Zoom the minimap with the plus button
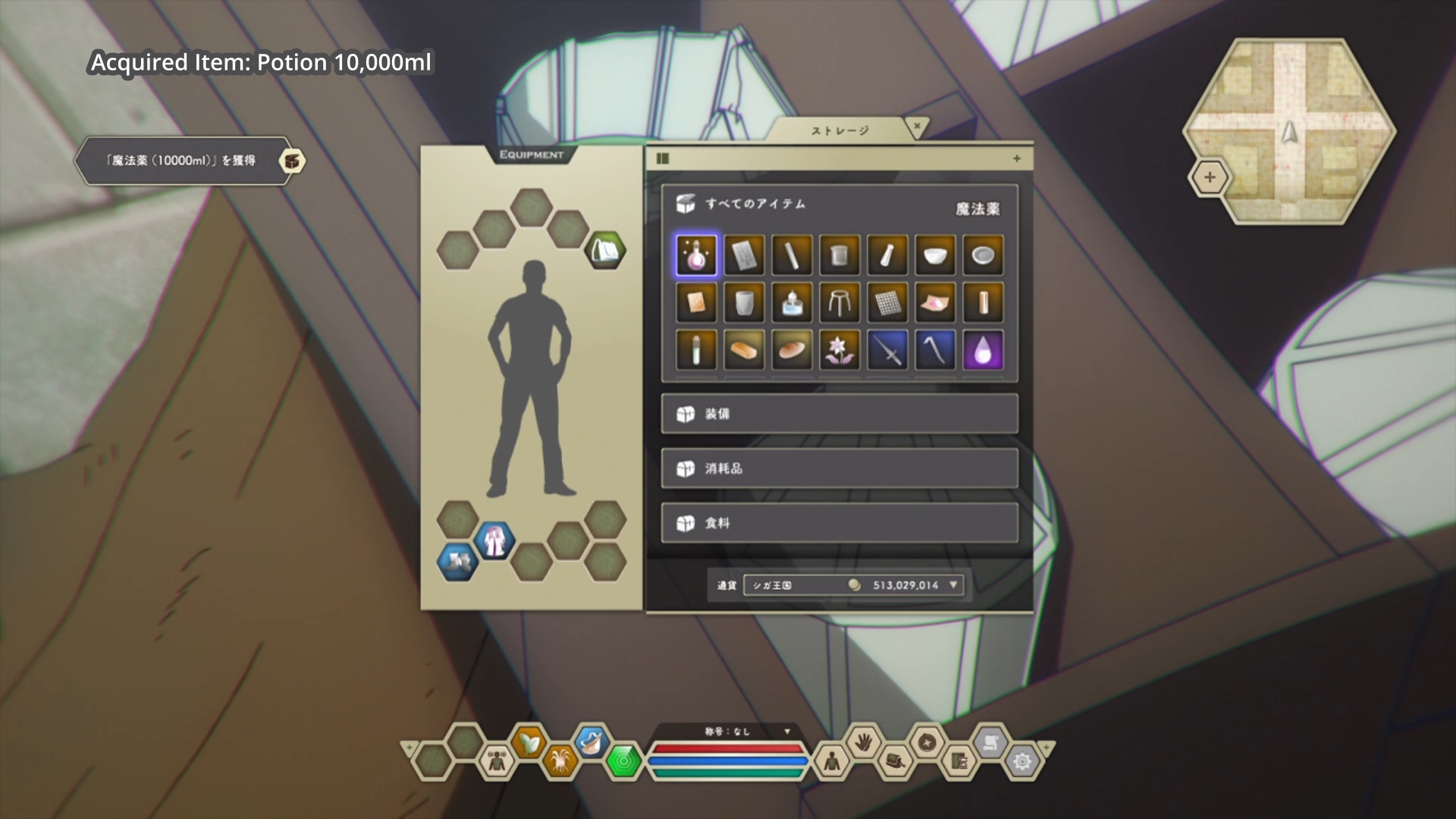 tap(1210, 177)
